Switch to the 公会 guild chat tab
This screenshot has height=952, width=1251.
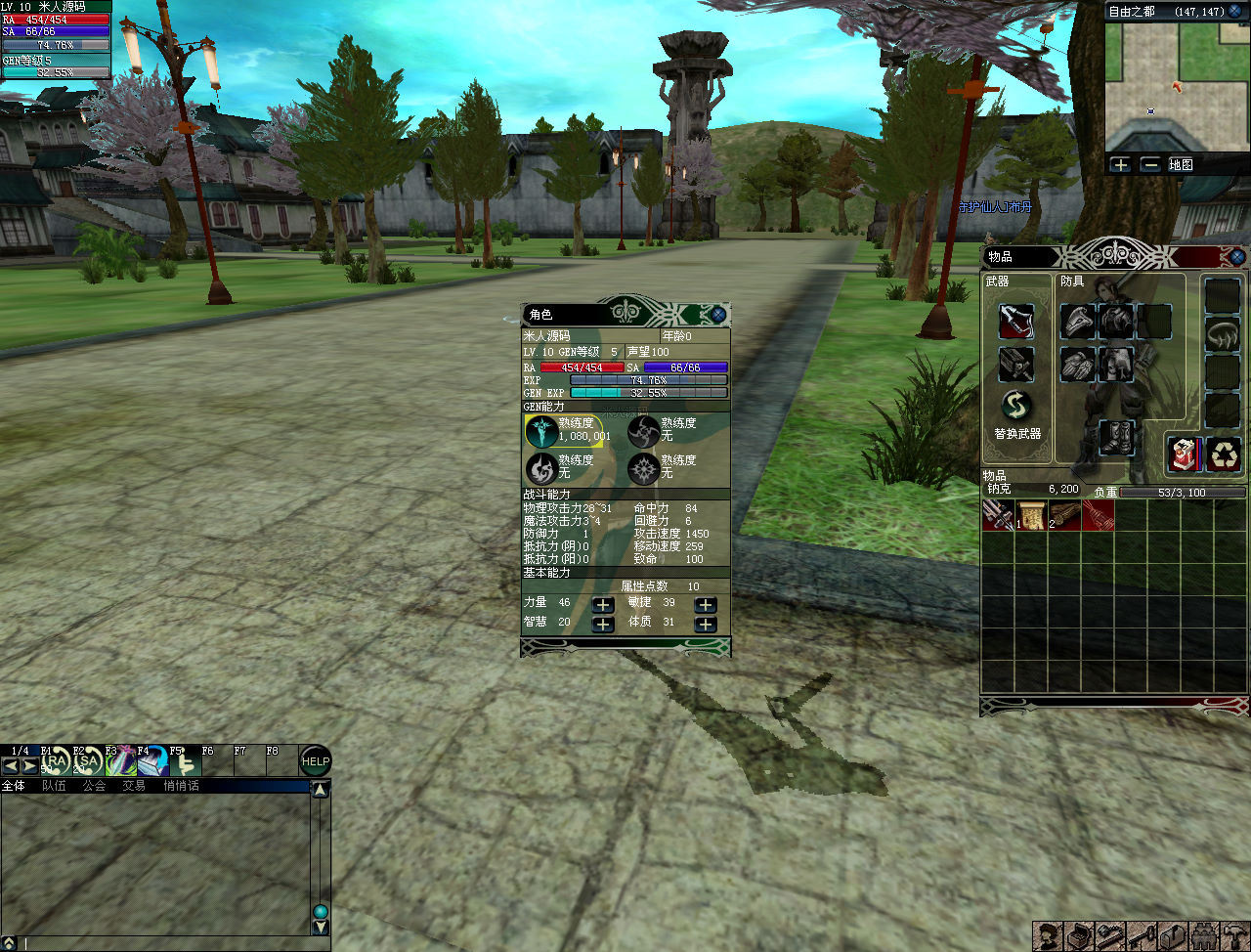(x=94, y=786)
